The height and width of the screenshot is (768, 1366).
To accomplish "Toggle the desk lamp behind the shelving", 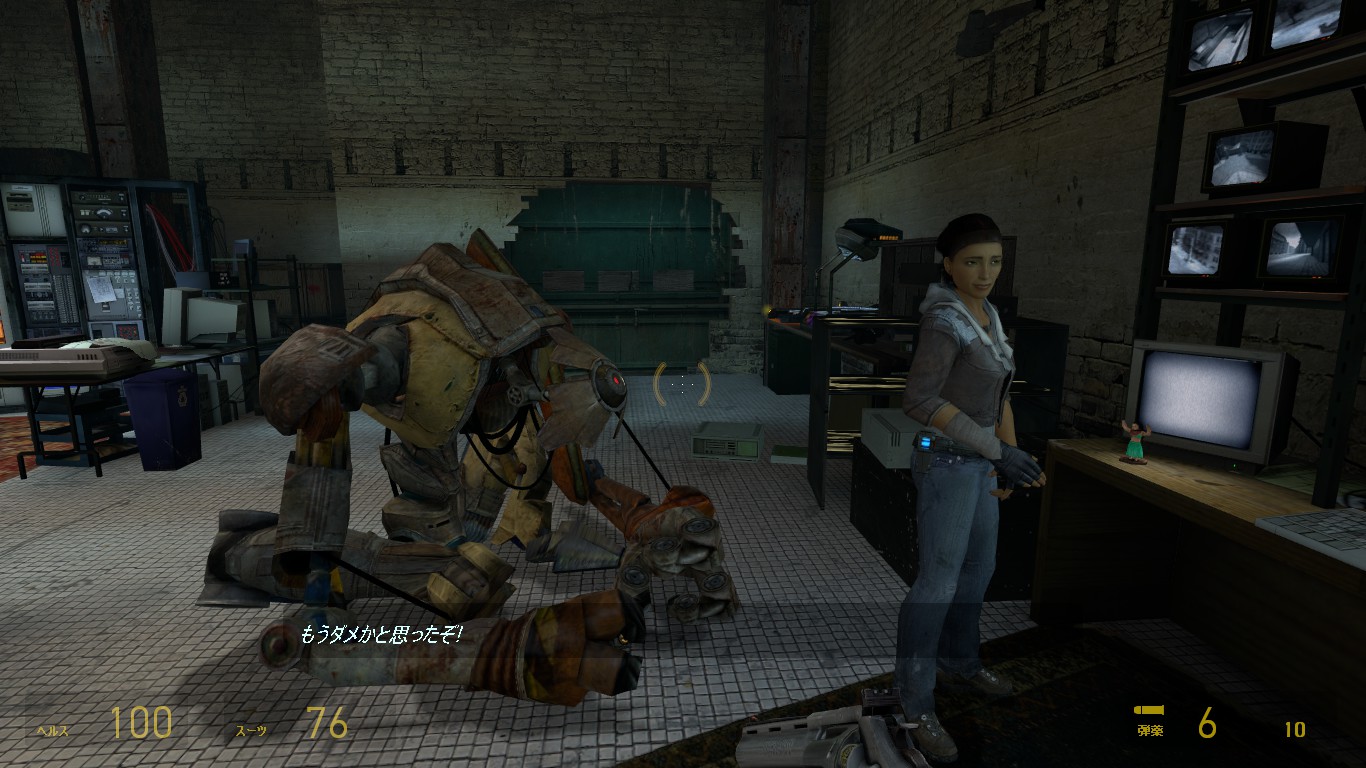I will 855,240.
